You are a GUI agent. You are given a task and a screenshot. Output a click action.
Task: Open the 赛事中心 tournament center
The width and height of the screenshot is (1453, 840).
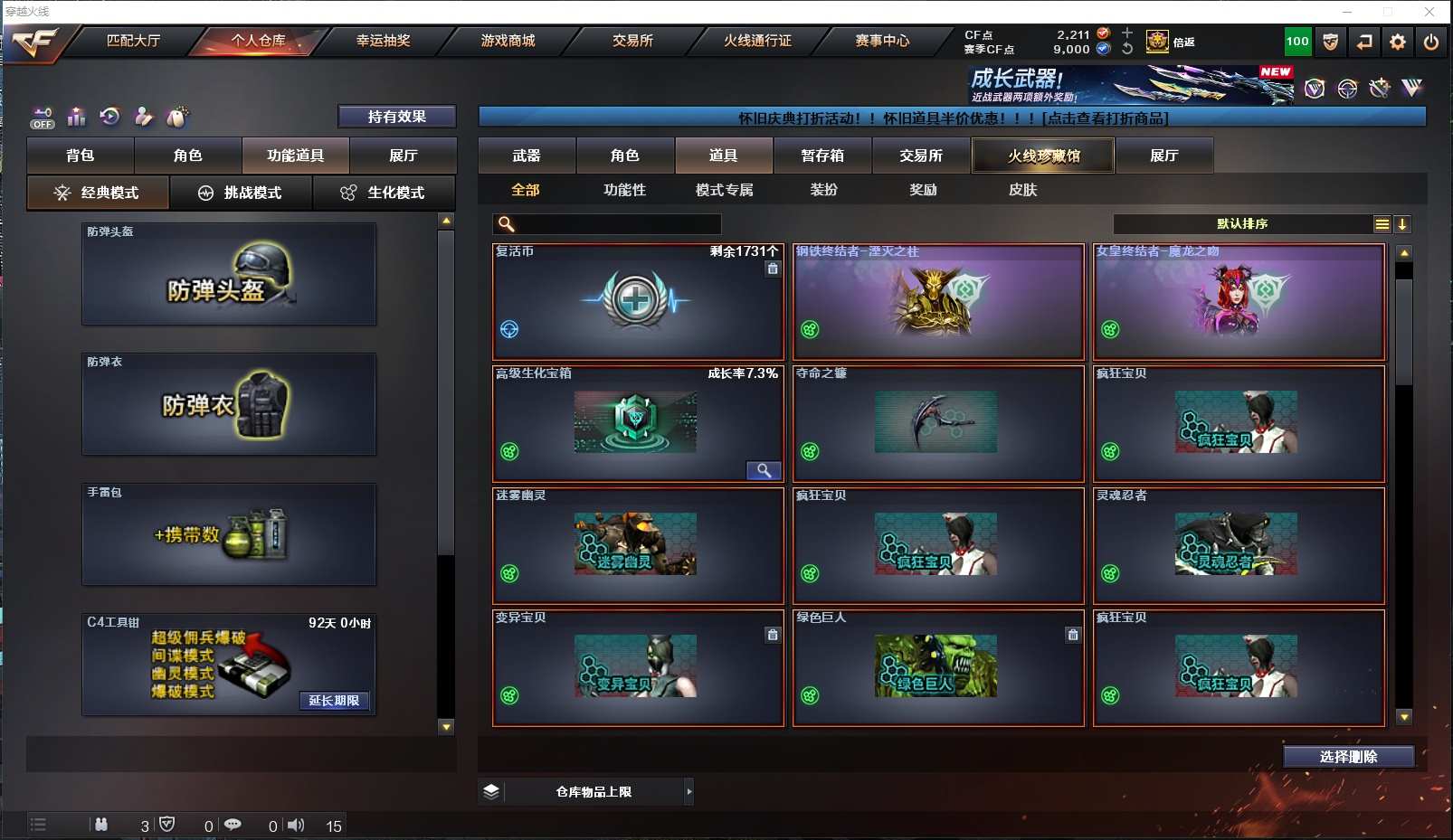pyautogui.click(x=882, y=41)
